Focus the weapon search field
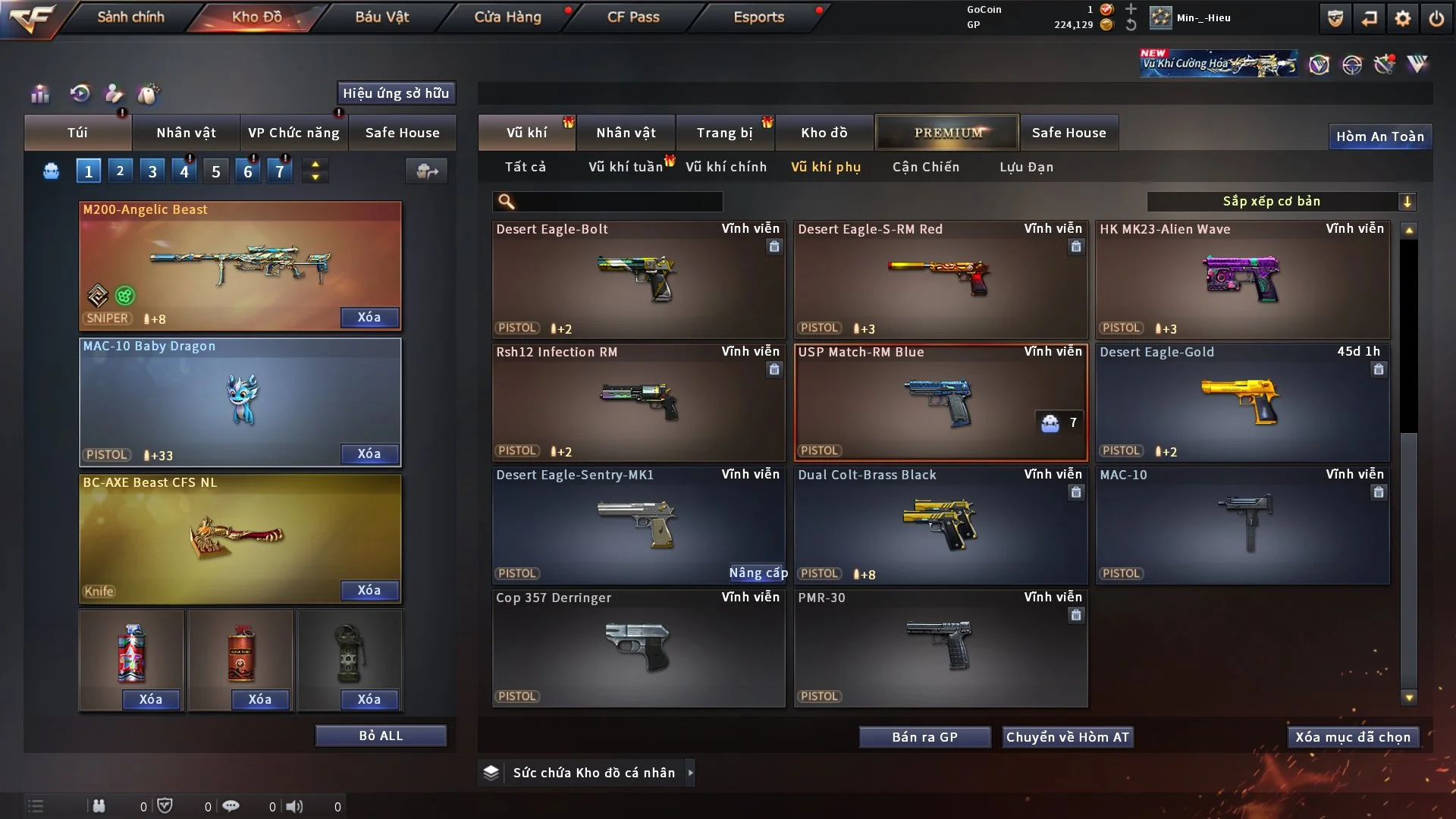Screen dimensions: 1456x819 (x=618, y=201)
